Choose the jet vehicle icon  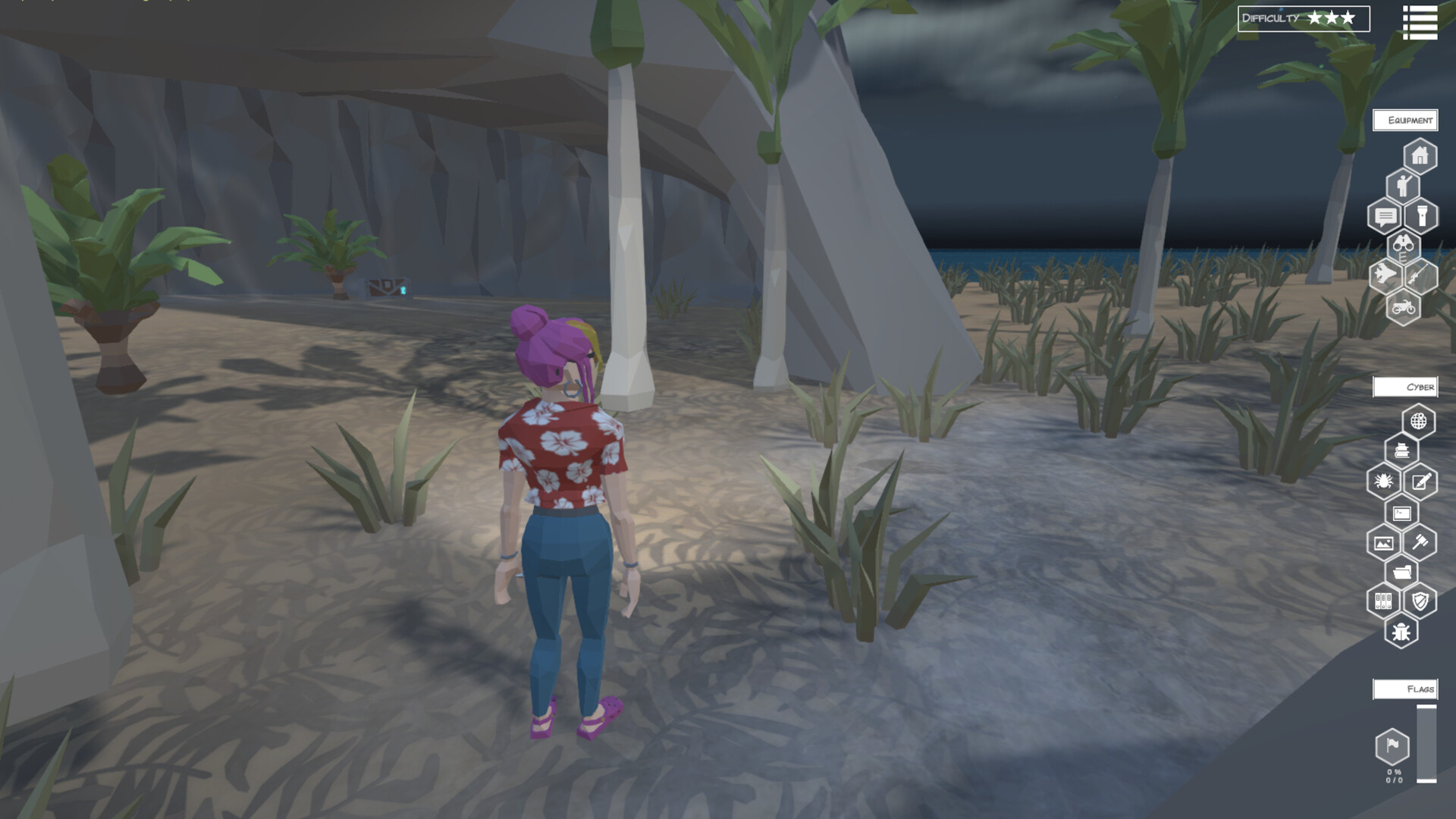point(1384,275)
